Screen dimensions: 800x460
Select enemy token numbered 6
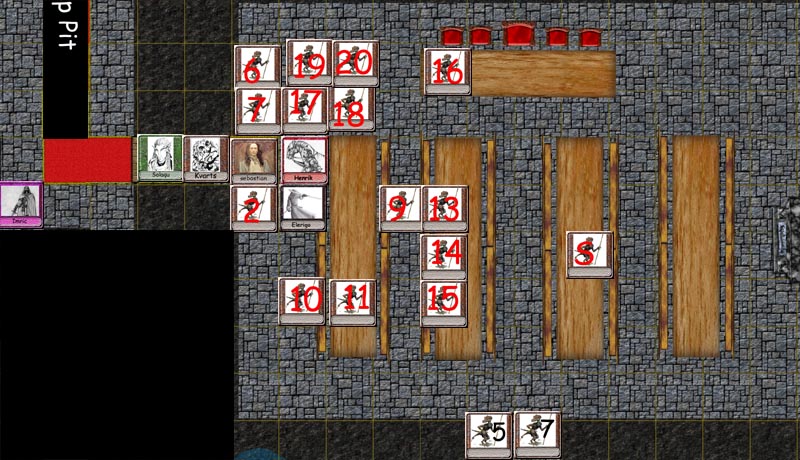[x=256, y=67]
